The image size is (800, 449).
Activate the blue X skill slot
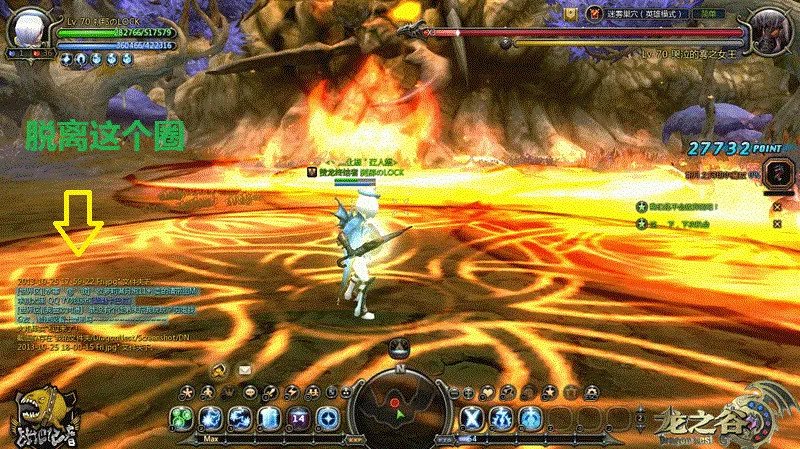(x=474, y=417)
